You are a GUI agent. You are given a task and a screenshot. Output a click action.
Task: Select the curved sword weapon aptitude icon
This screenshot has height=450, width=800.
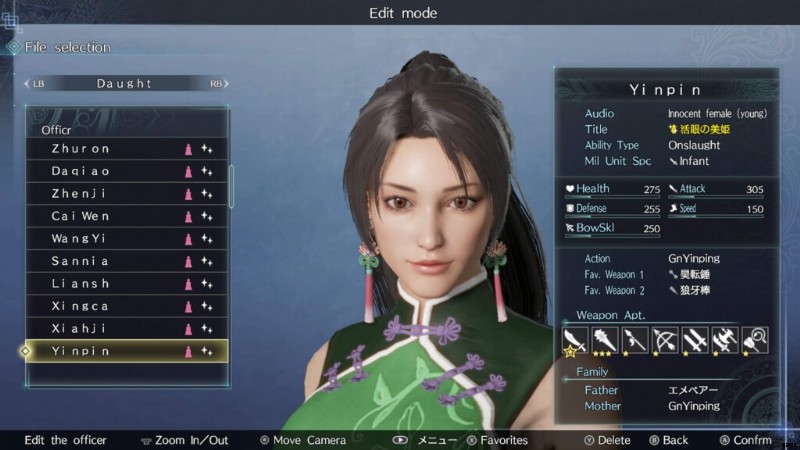click(x=574, y=340)
